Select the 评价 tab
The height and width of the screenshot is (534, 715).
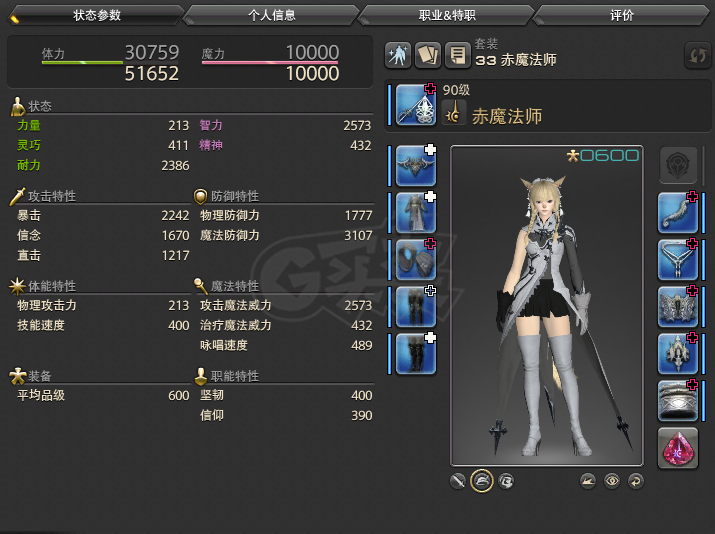click(620, 15)
